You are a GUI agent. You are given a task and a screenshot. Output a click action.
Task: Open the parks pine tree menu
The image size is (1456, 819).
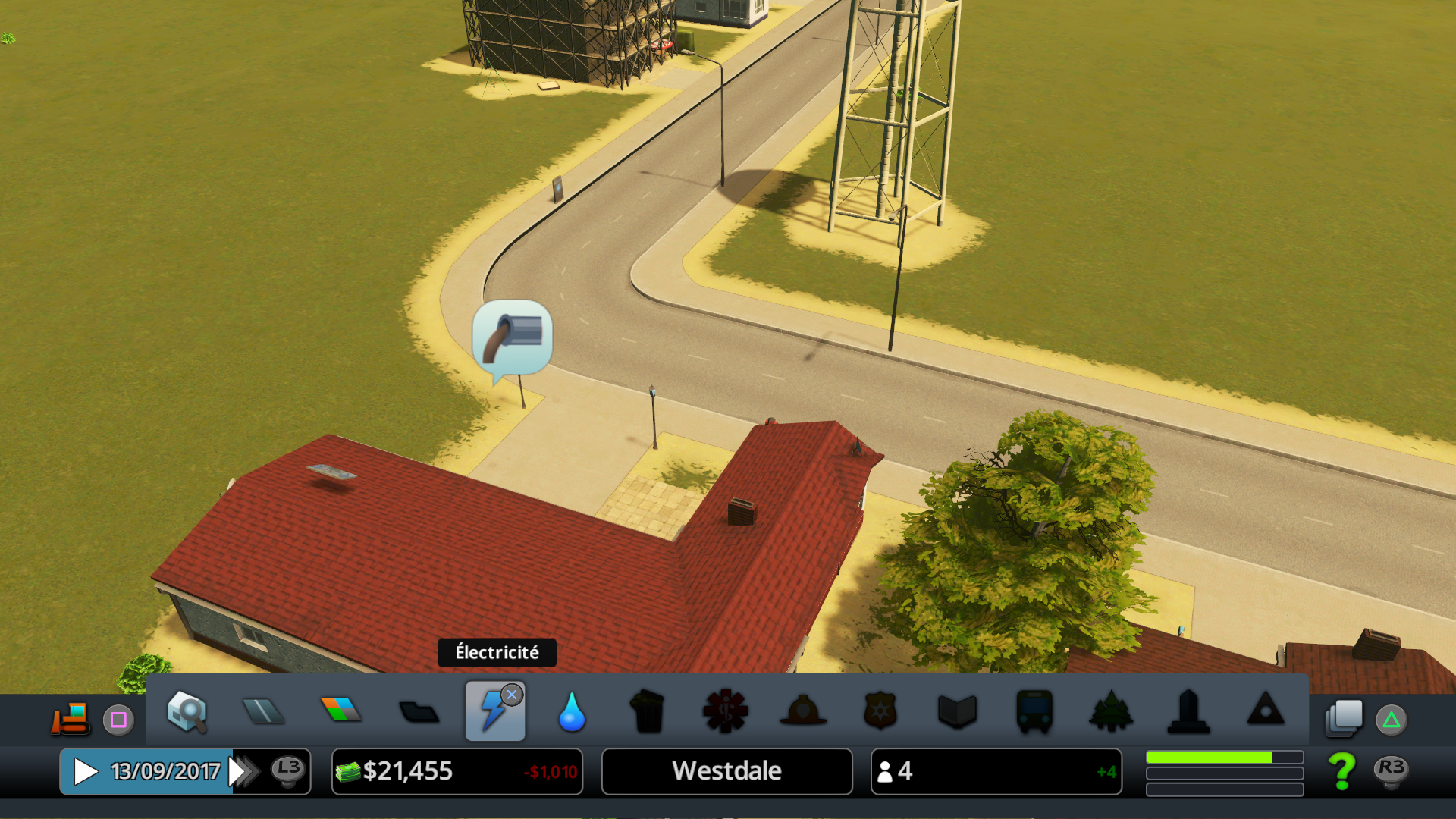tap(1111, 711)
